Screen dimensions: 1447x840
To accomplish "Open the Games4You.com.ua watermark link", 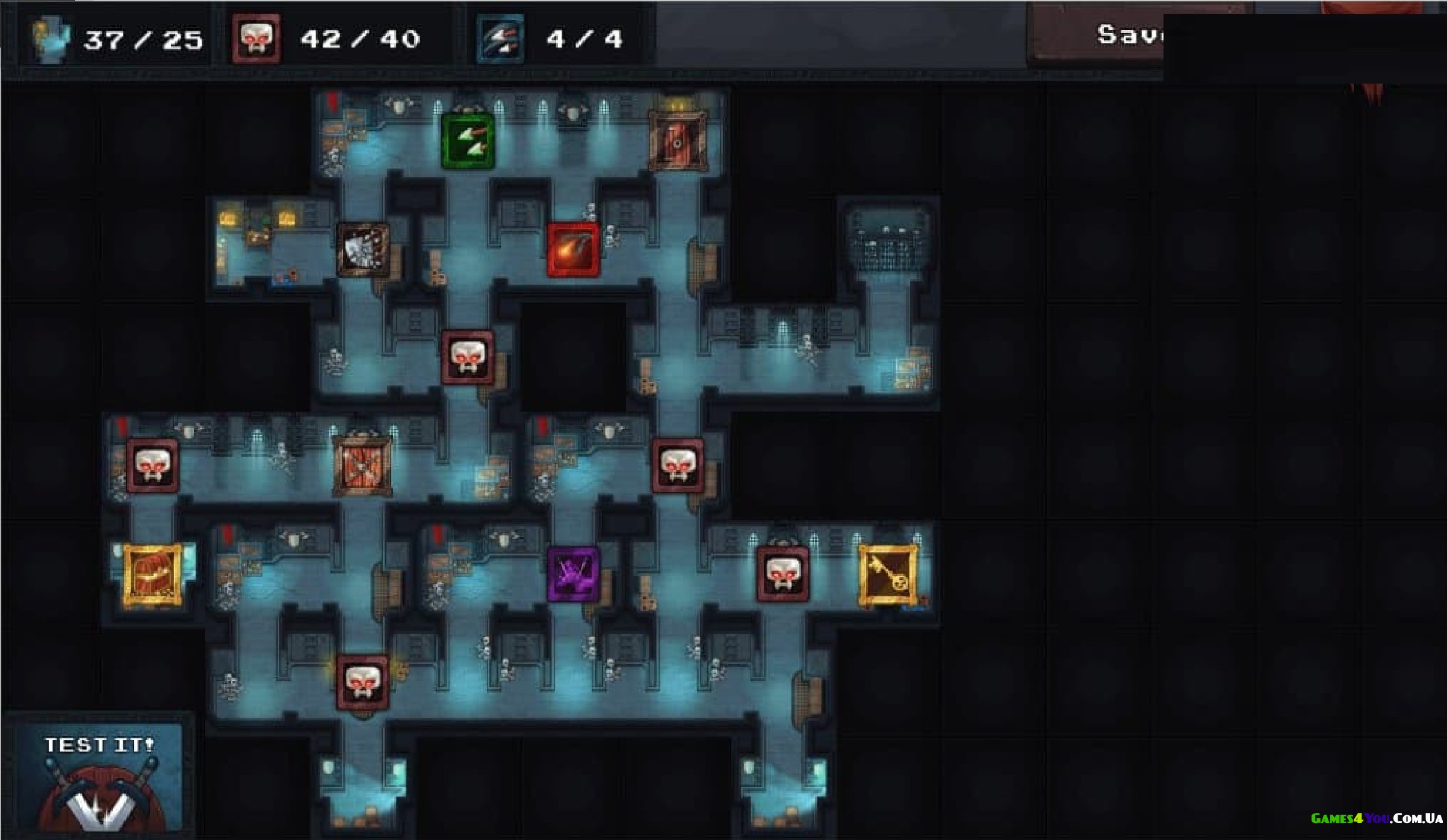I will (x=1376, y=818).
